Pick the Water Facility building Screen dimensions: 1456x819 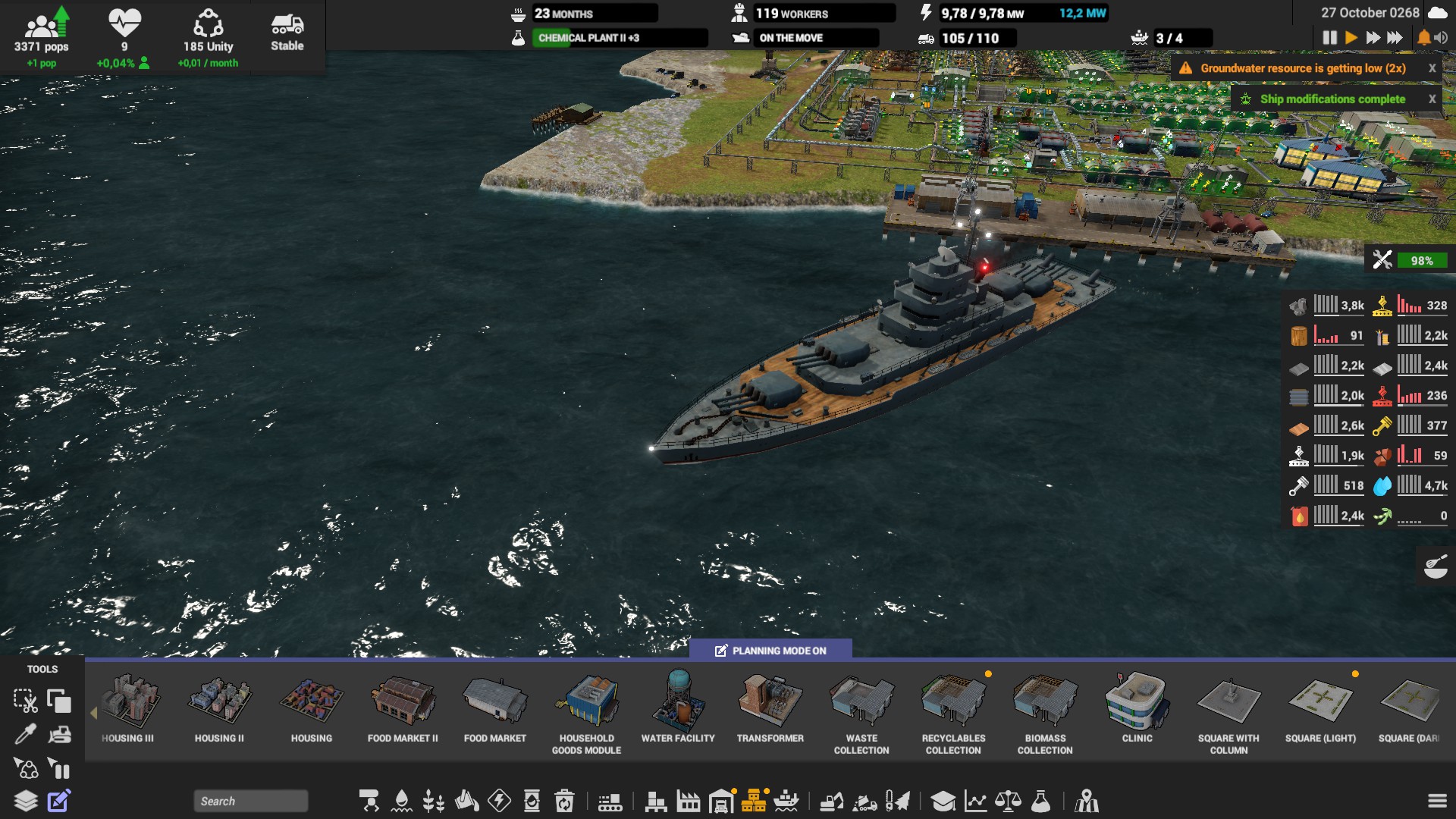coord(678,707)
